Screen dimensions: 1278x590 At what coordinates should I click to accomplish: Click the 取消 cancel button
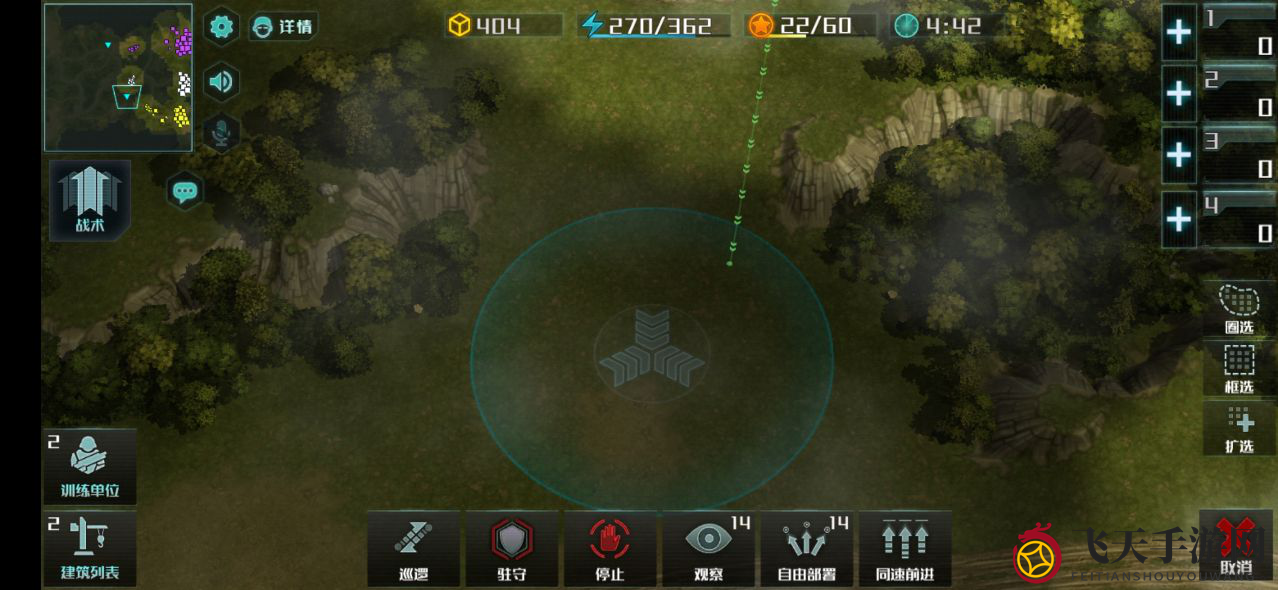click(1236, 548)
